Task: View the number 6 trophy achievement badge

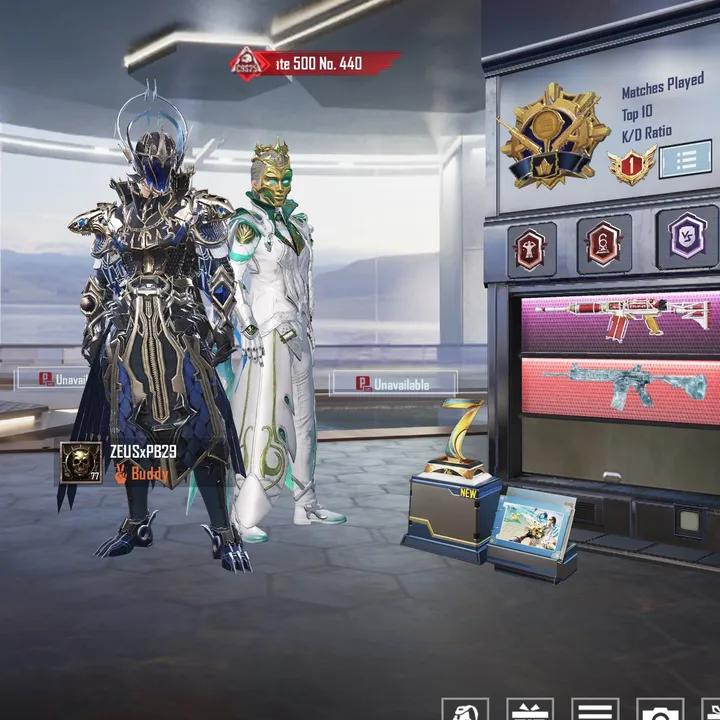Action: [x=604, y=244]
